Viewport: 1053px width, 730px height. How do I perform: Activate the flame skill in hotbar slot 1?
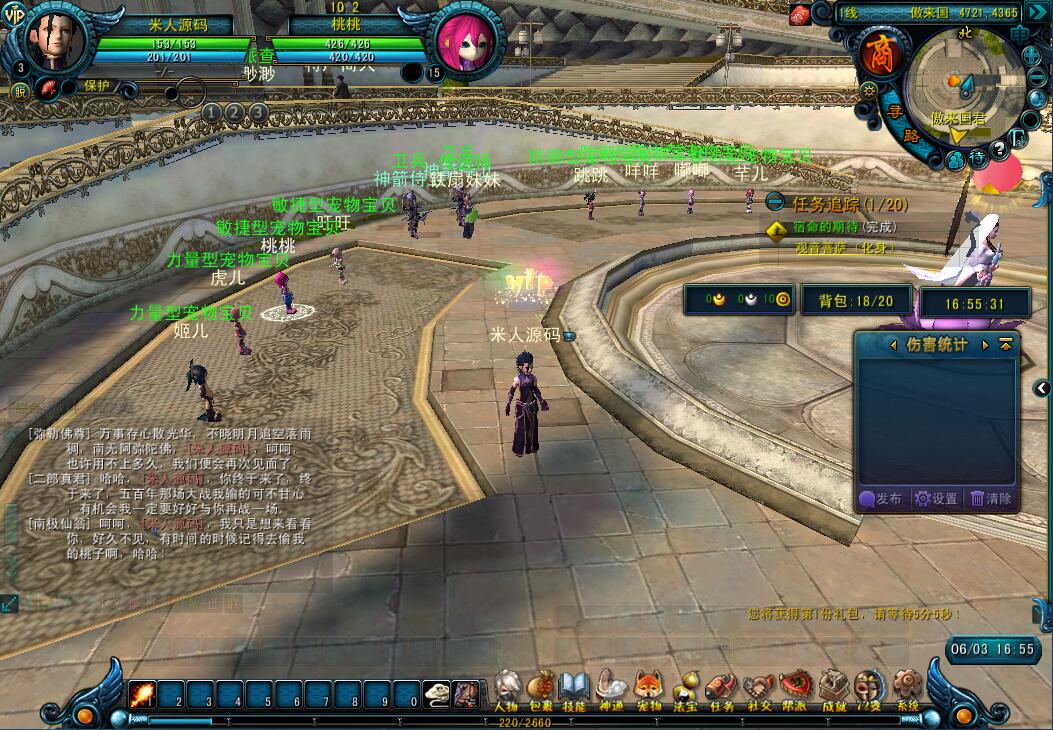[x=142, y=694]
